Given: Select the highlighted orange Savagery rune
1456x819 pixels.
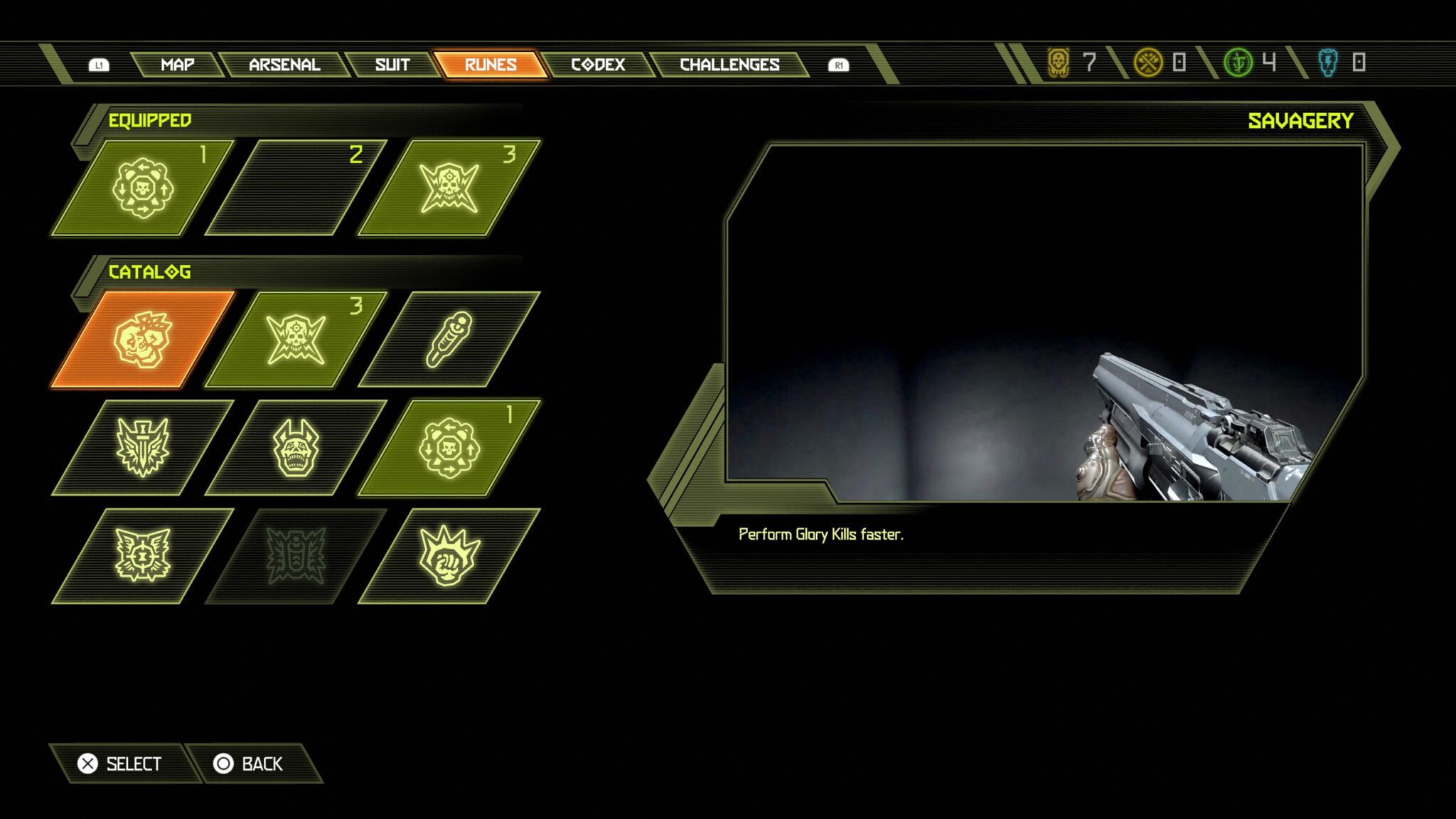Looking at the screenshot, I should click(x=143, y=340).
